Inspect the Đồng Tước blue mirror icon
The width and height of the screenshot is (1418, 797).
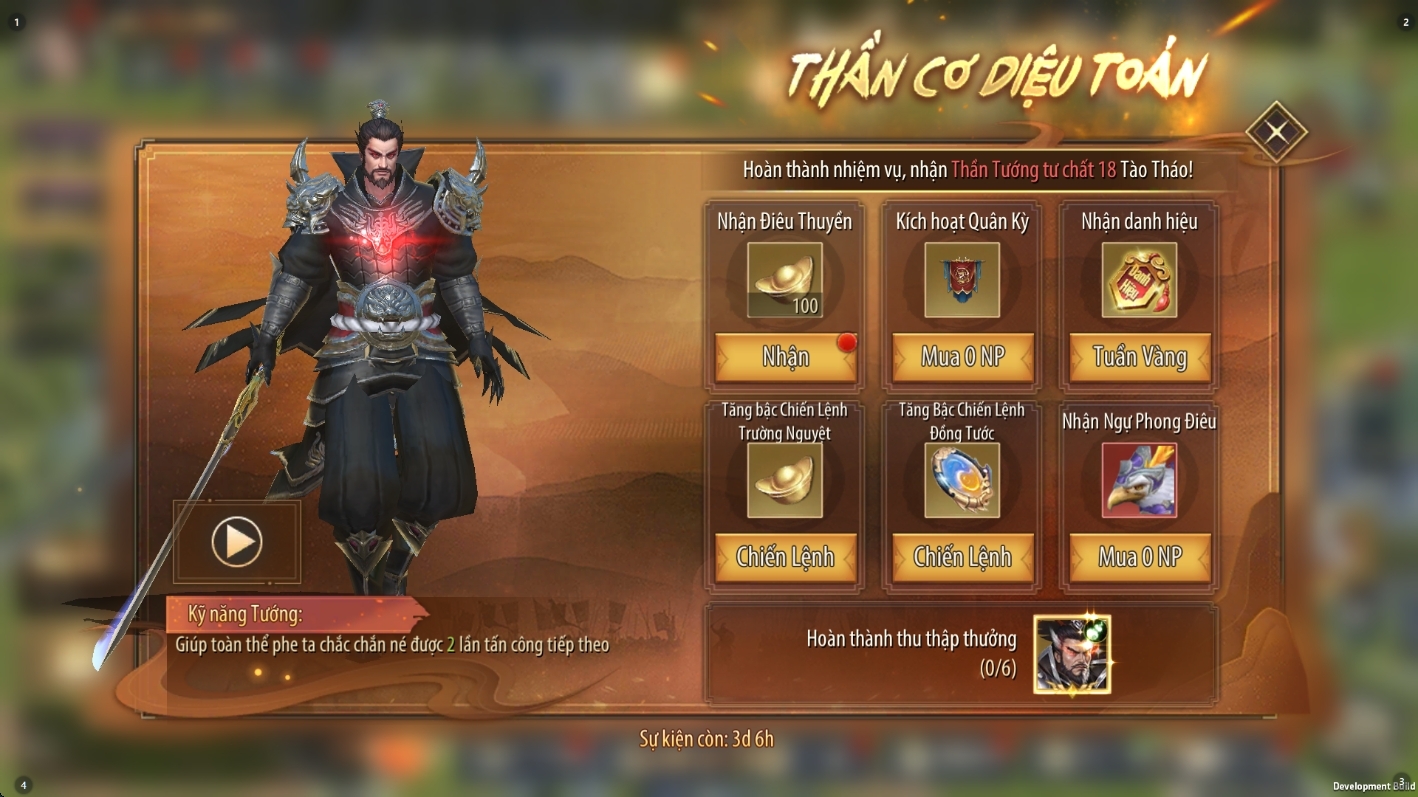click(962, 480)
